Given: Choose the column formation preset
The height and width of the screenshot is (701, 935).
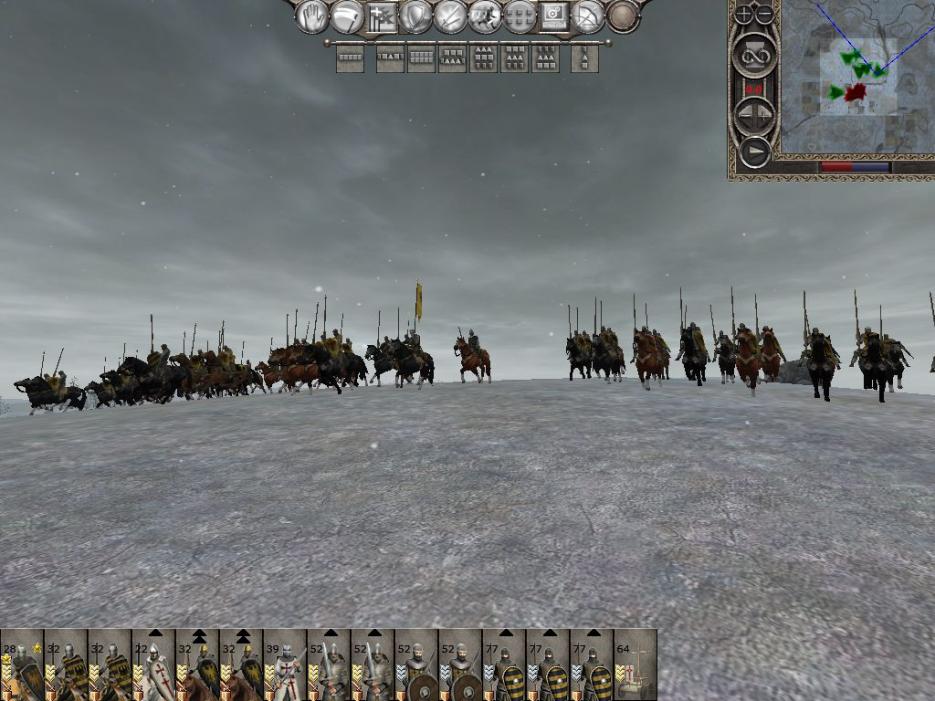Looking at the screenshot, I should tap(584, 59).
